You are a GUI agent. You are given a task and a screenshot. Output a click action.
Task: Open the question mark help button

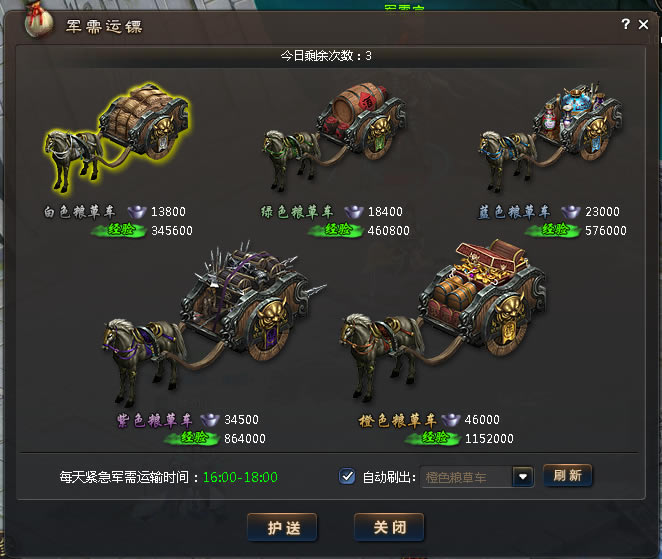pos(626,24)
